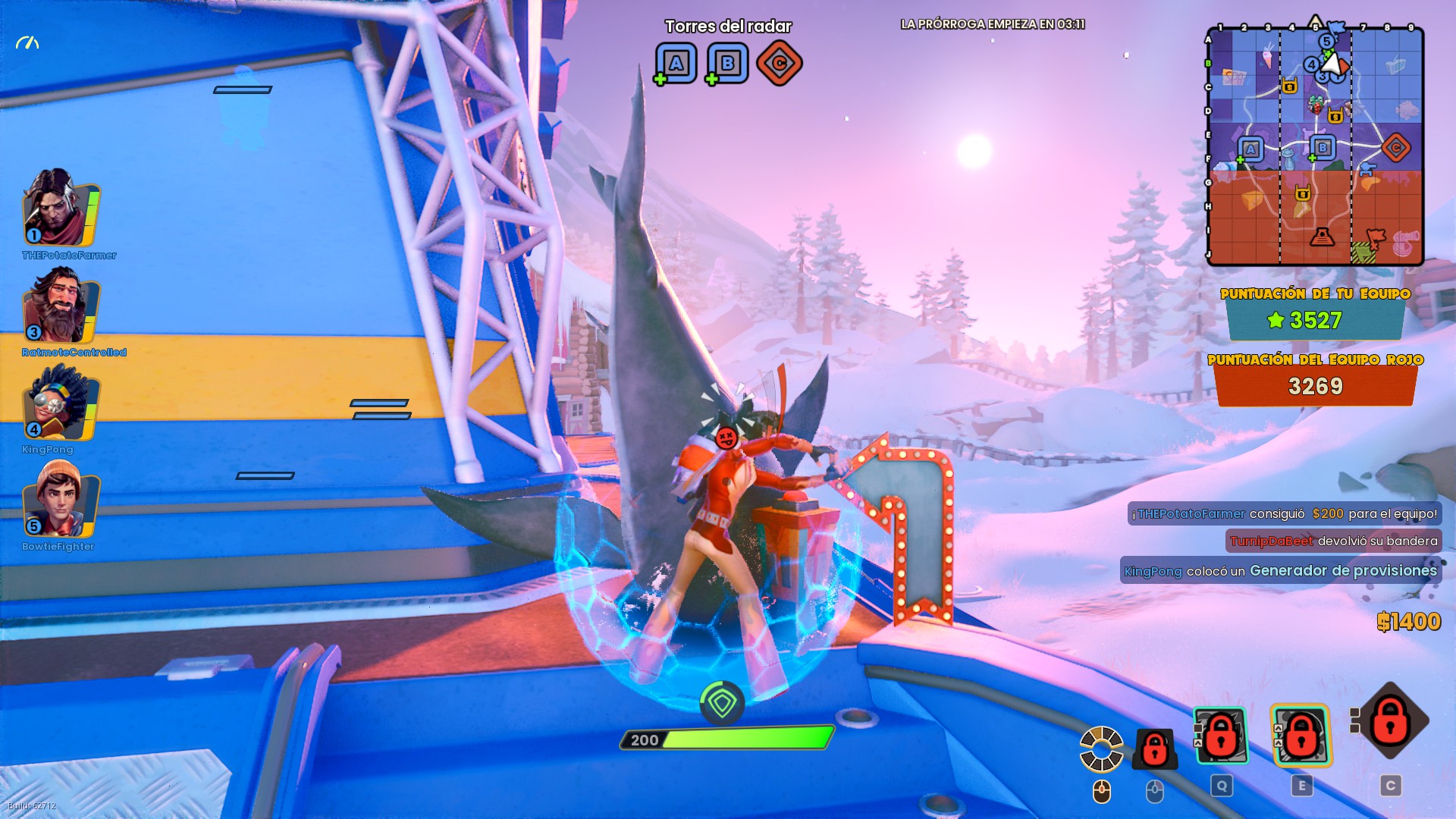Image resolution: width=1456 pixels, height=819 pixels.
Task: Click the locked ability slot above Q
Action: [1220, 736]
